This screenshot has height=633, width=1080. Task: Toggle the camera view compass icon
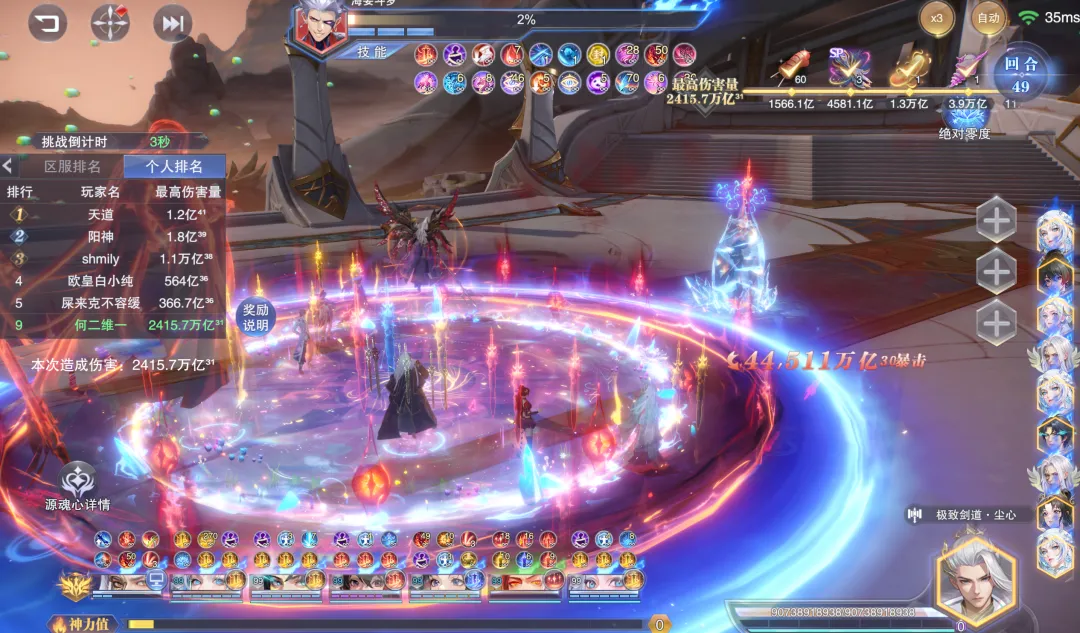(x=110, y=22)
